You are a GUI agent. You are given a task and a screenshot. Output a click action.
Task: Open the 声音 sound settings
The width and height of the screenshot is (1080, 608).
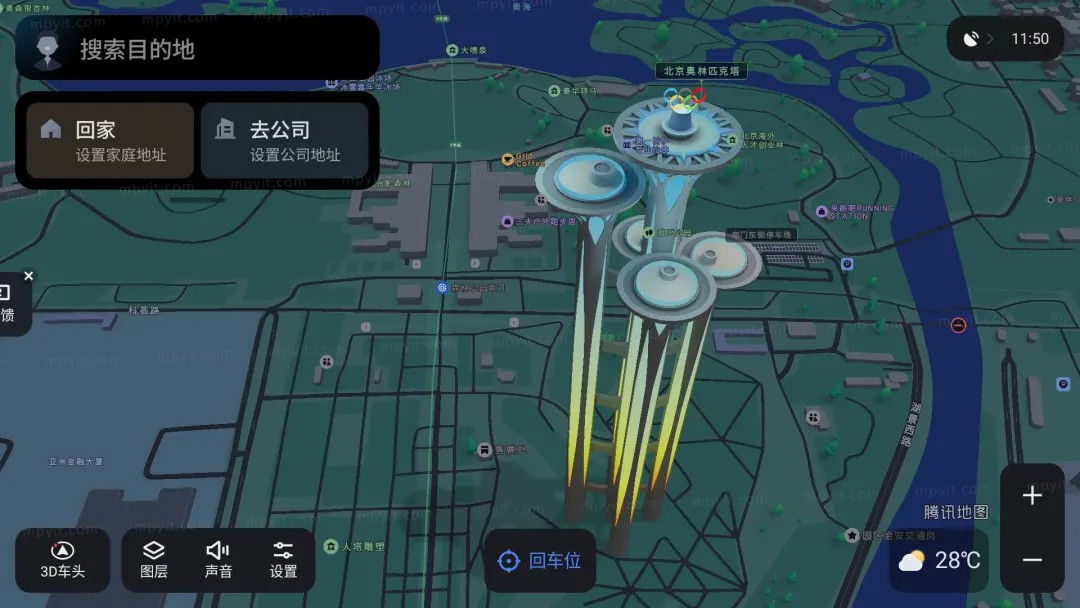218,560
